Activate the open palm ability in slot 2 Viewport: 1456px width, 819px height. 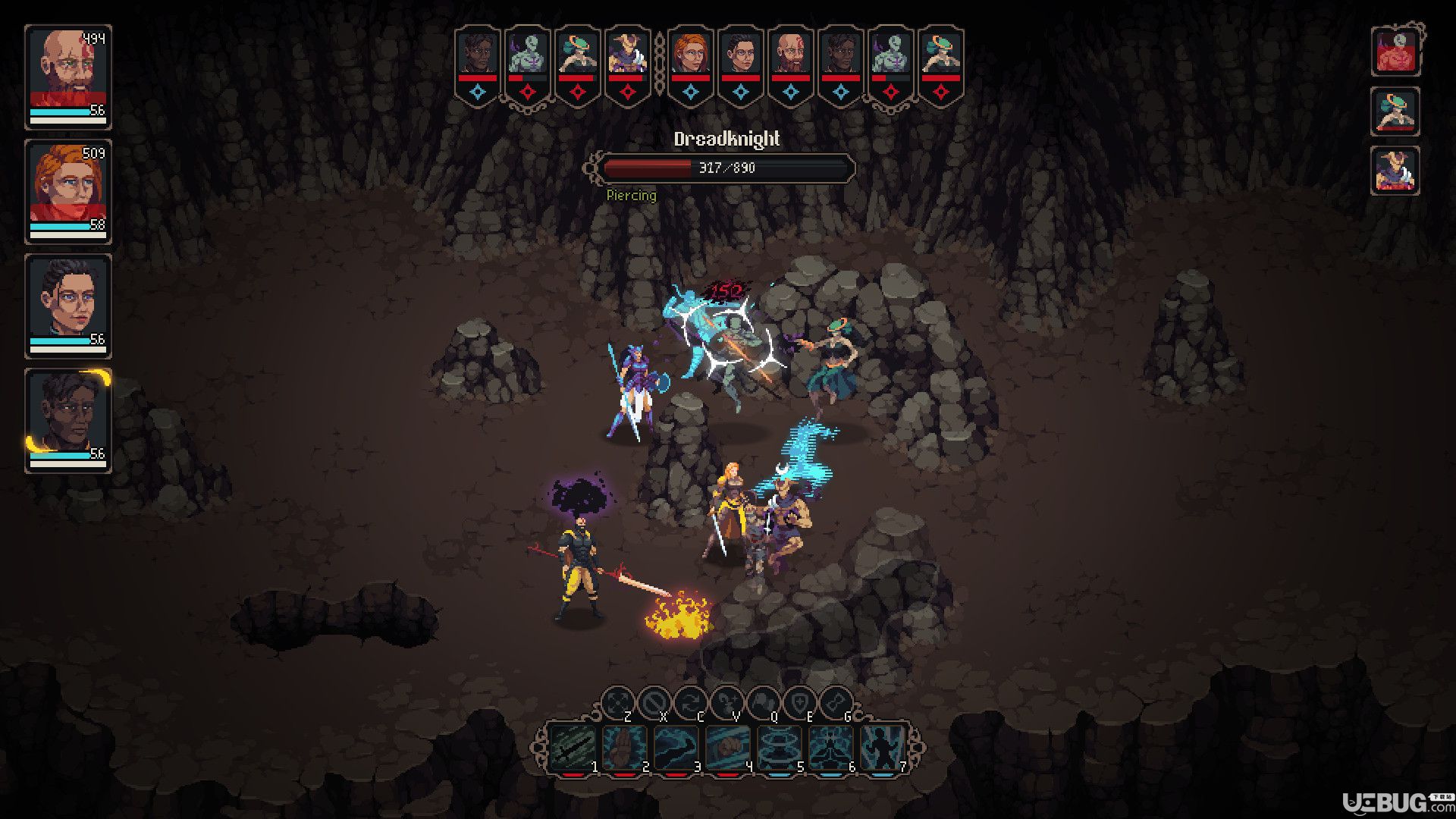coord(624,749)
